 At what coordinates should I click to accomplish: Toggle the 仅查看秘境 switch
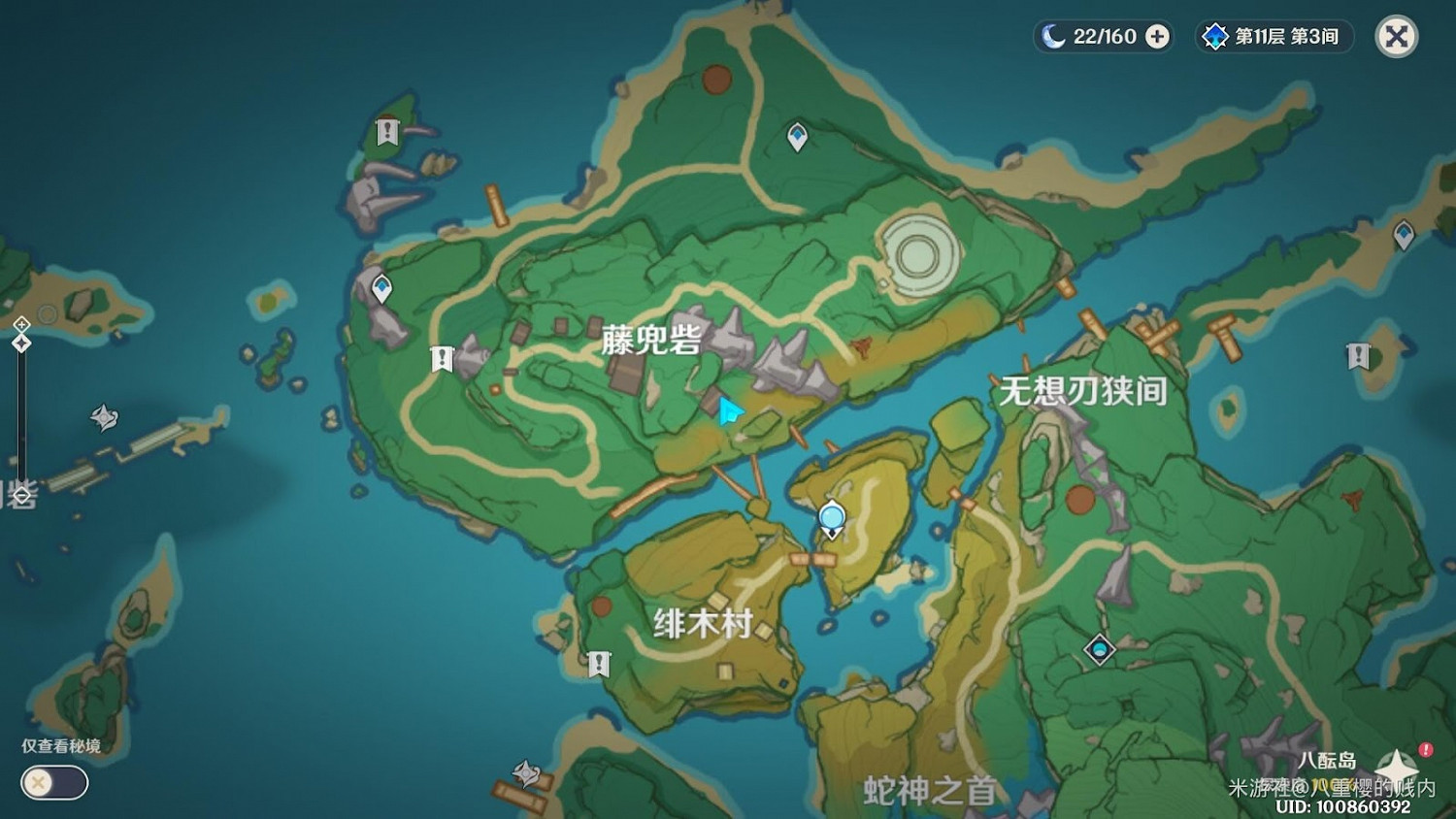point(53,783)
